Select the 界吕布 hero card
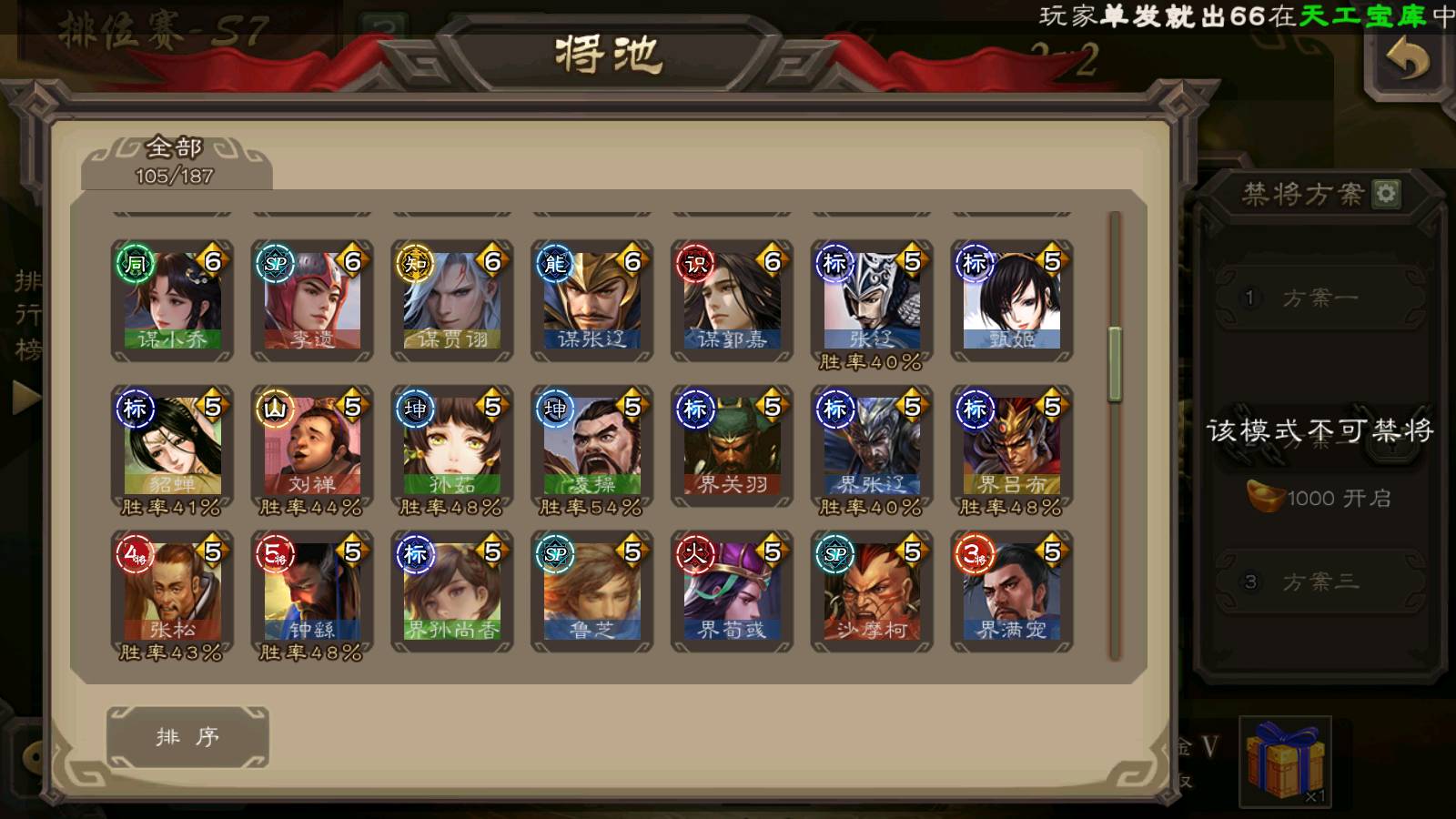 click(x=1012, y=445)
